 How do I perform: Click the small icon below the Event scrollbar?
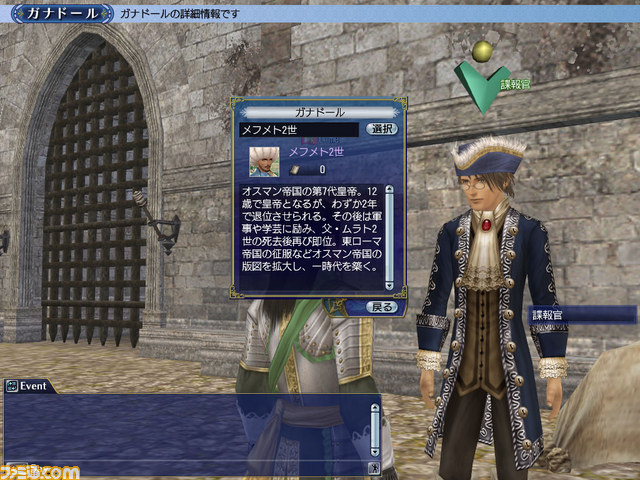pyautogui.click(x=375, y=466)
